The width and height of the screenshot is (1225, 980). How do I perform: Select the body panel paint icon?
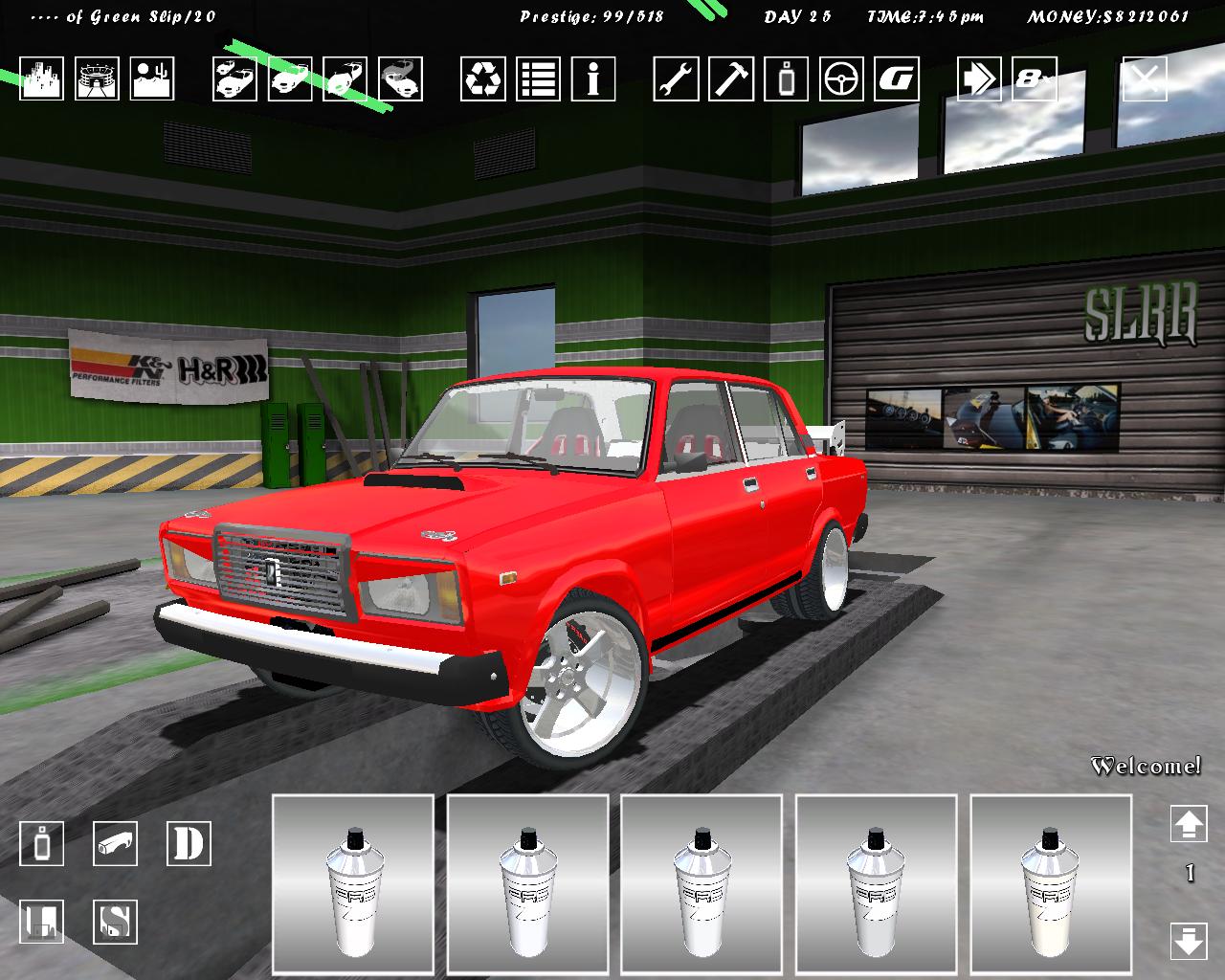click(x=116, y=844)
